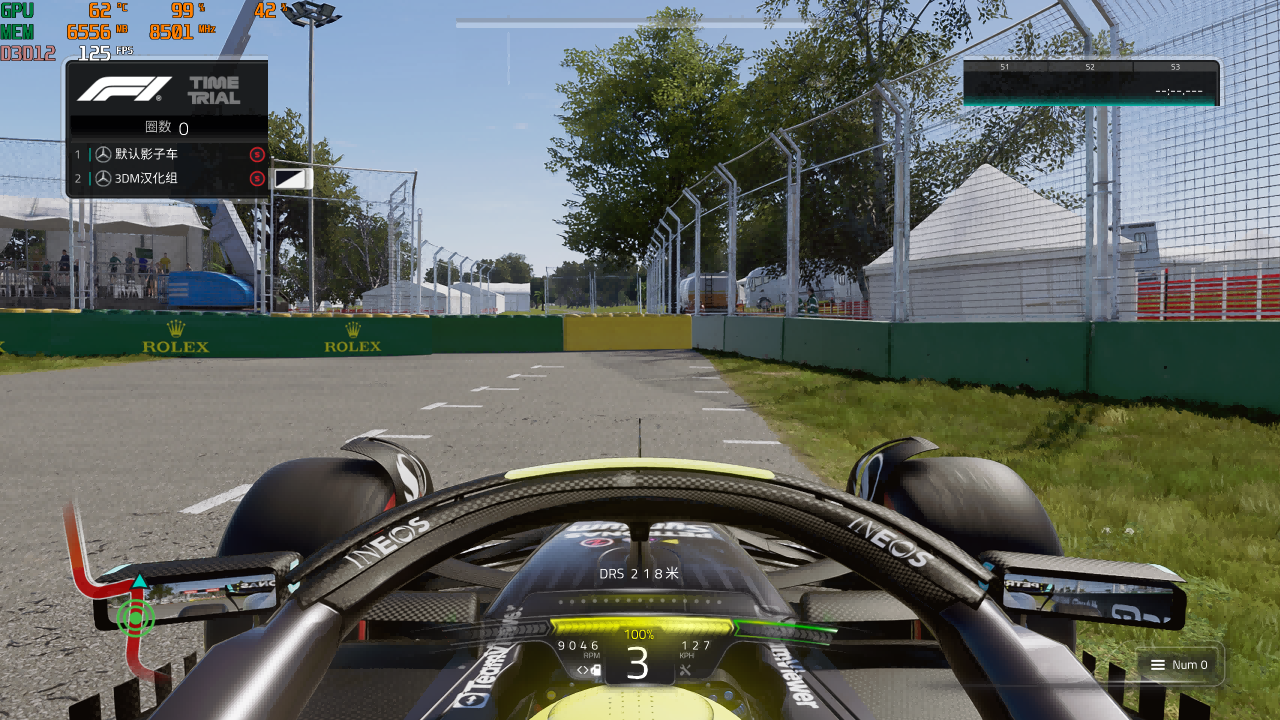Select the 默认影子车 leaderboard row
The height and width of the screenshot is (720, 1280).
[x=167, y=155]
